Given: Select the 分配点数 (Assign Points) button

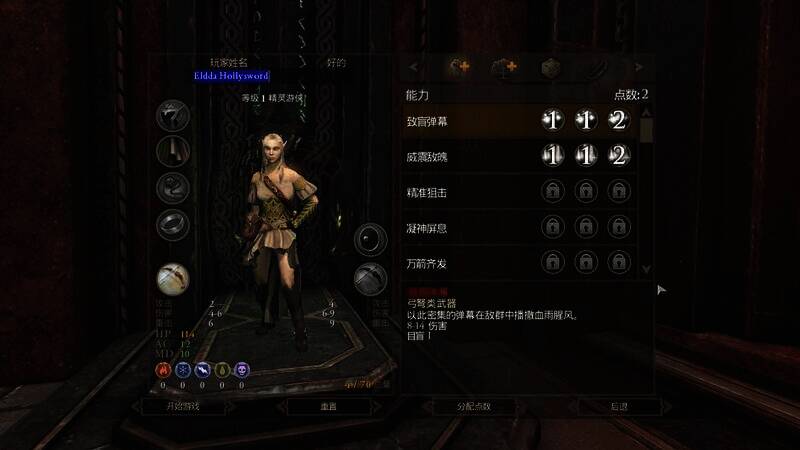Looking at the screenshot, I should coord(474,407).
